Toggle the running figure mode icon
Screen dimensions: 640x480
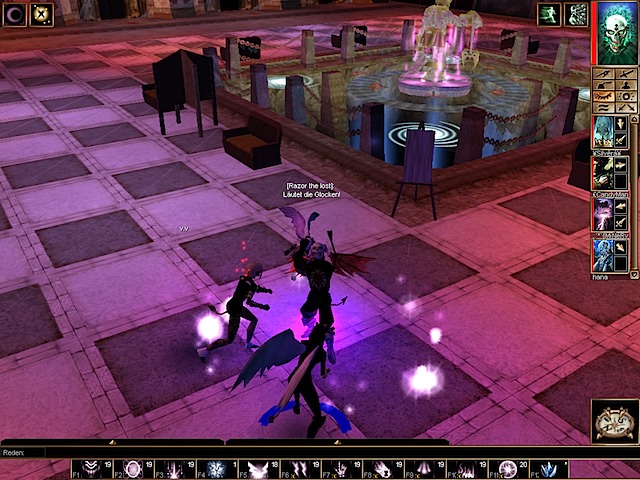[x=549, y=14]
